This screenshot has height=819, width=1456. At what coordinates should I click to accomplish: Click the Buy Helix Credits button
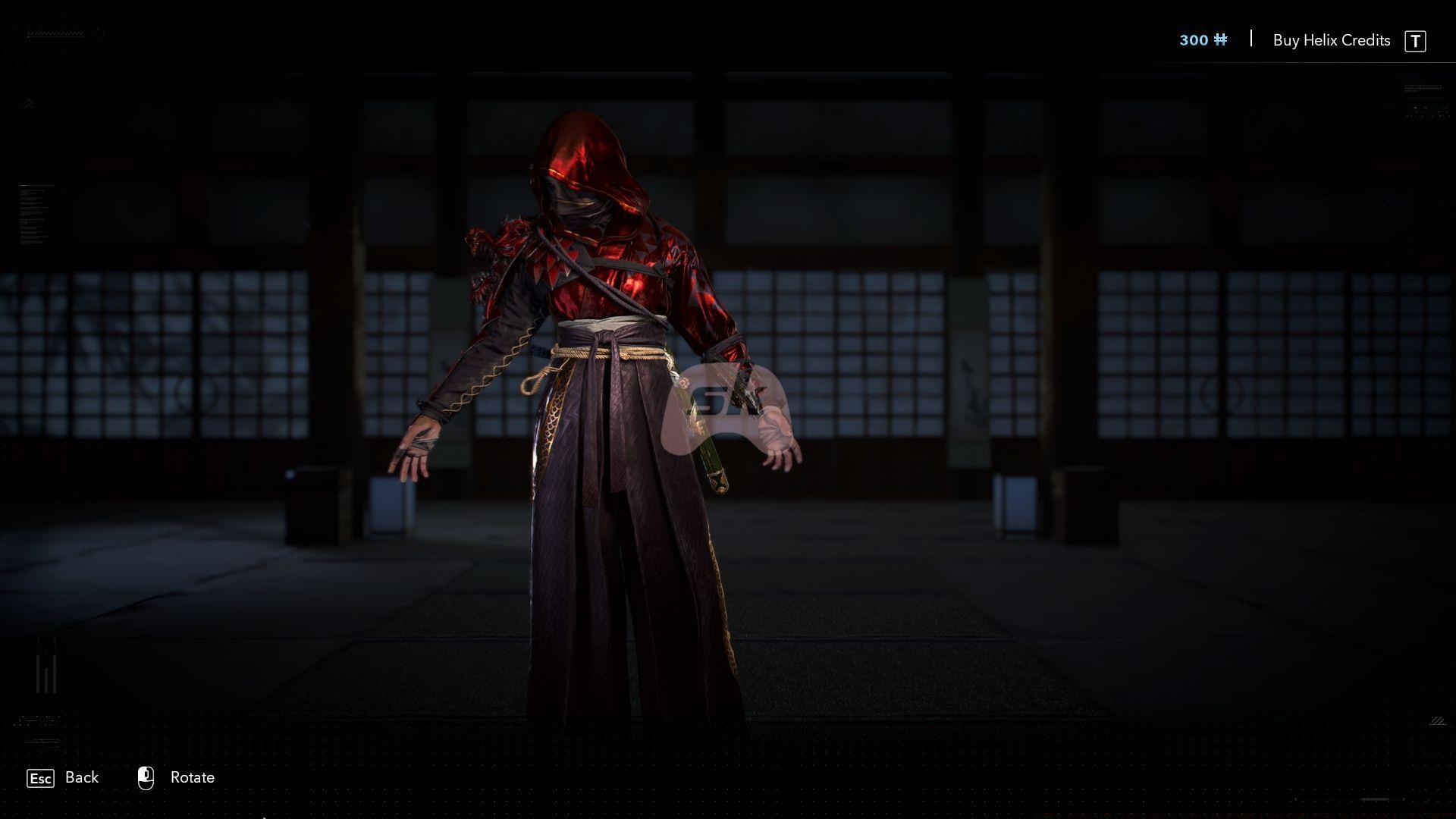click(1332, 40)
